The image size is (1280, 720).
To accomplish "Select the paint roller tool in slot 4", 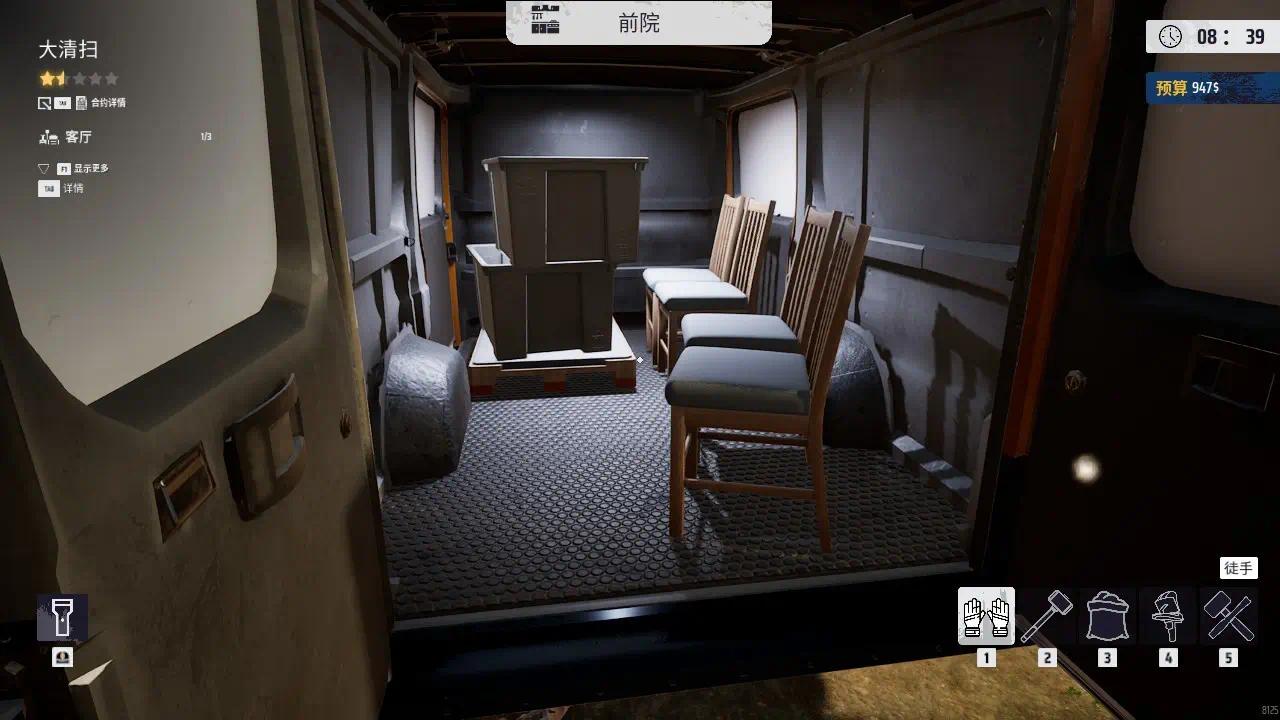I will (x=1167, y=618).
